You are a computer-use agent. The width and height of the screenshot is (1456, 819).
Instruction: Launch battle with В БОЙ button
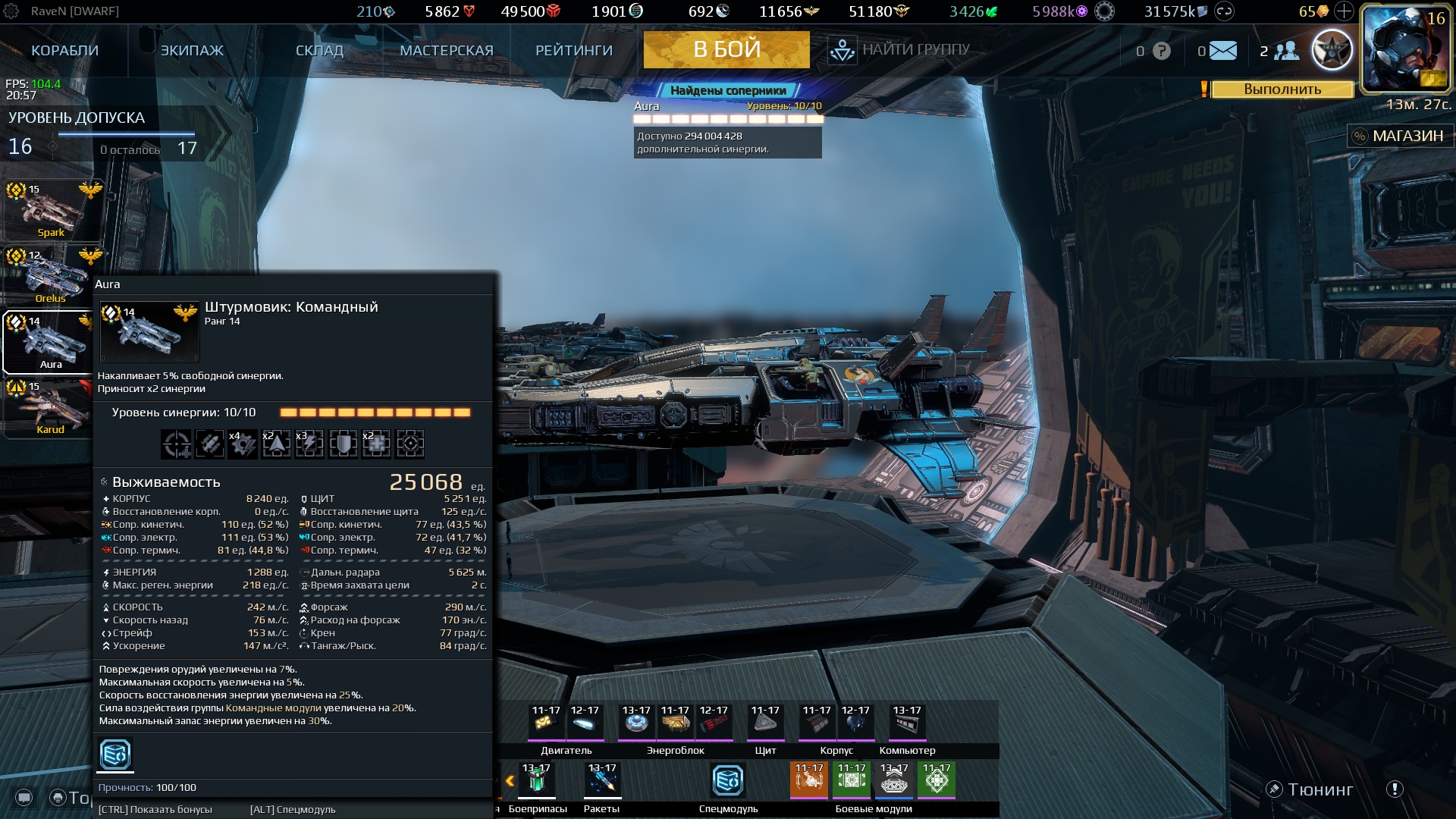tap(726, 50)
